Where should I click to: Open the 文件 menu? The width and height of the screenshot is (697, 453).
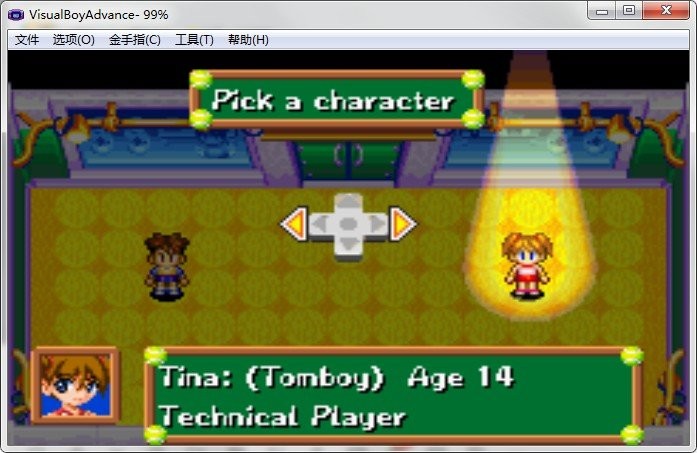pyautogui.click(x=27, y=40)
